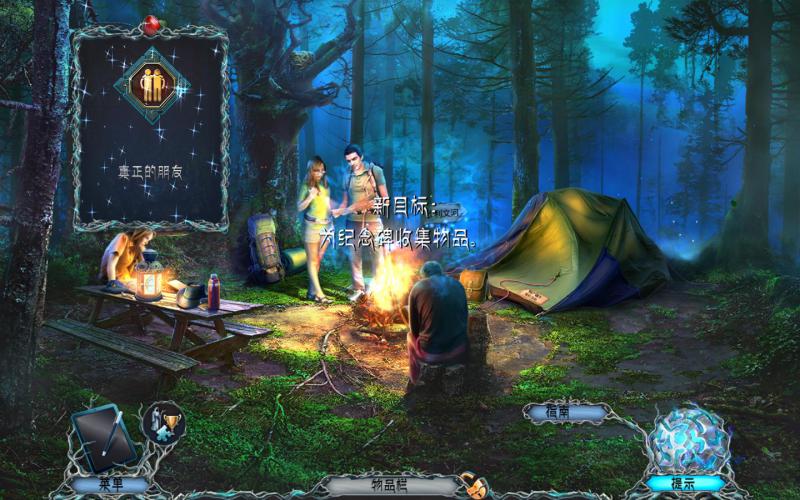Open the journal notebook with pen
The image size is (800, 500).
[x=104, y=438]
